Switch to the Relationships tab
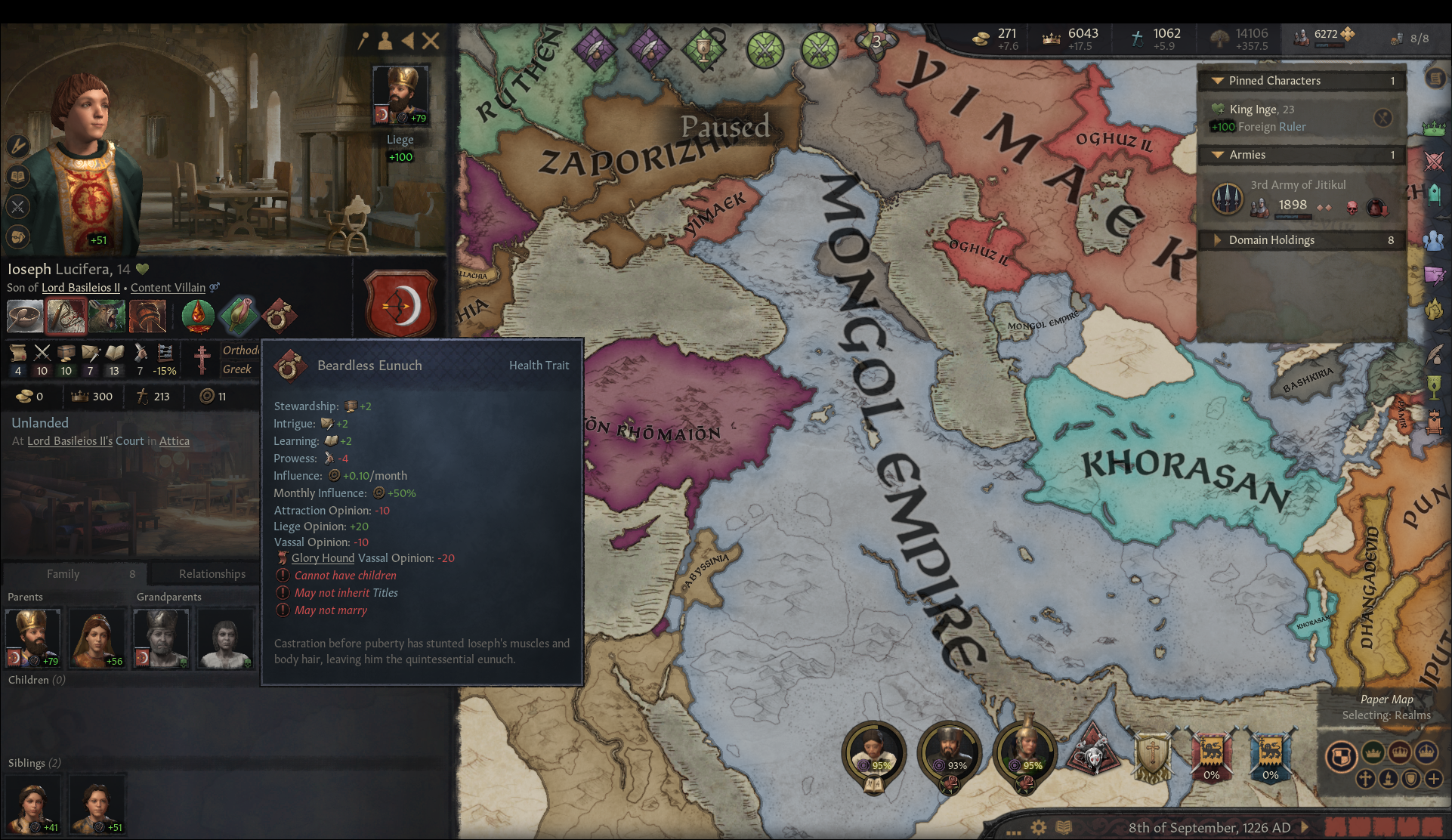 [x=212, y=573]
